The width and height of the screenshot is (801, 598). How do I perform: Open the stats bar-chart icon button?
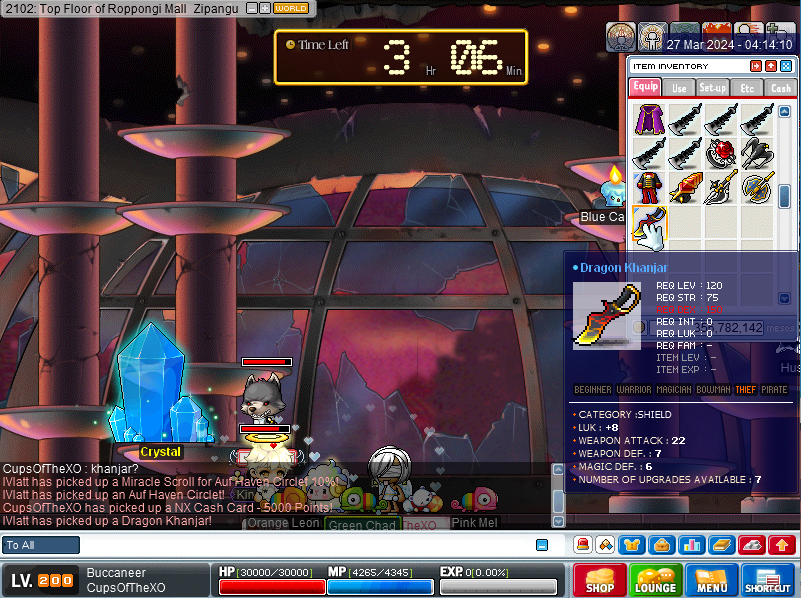point(690,545)
